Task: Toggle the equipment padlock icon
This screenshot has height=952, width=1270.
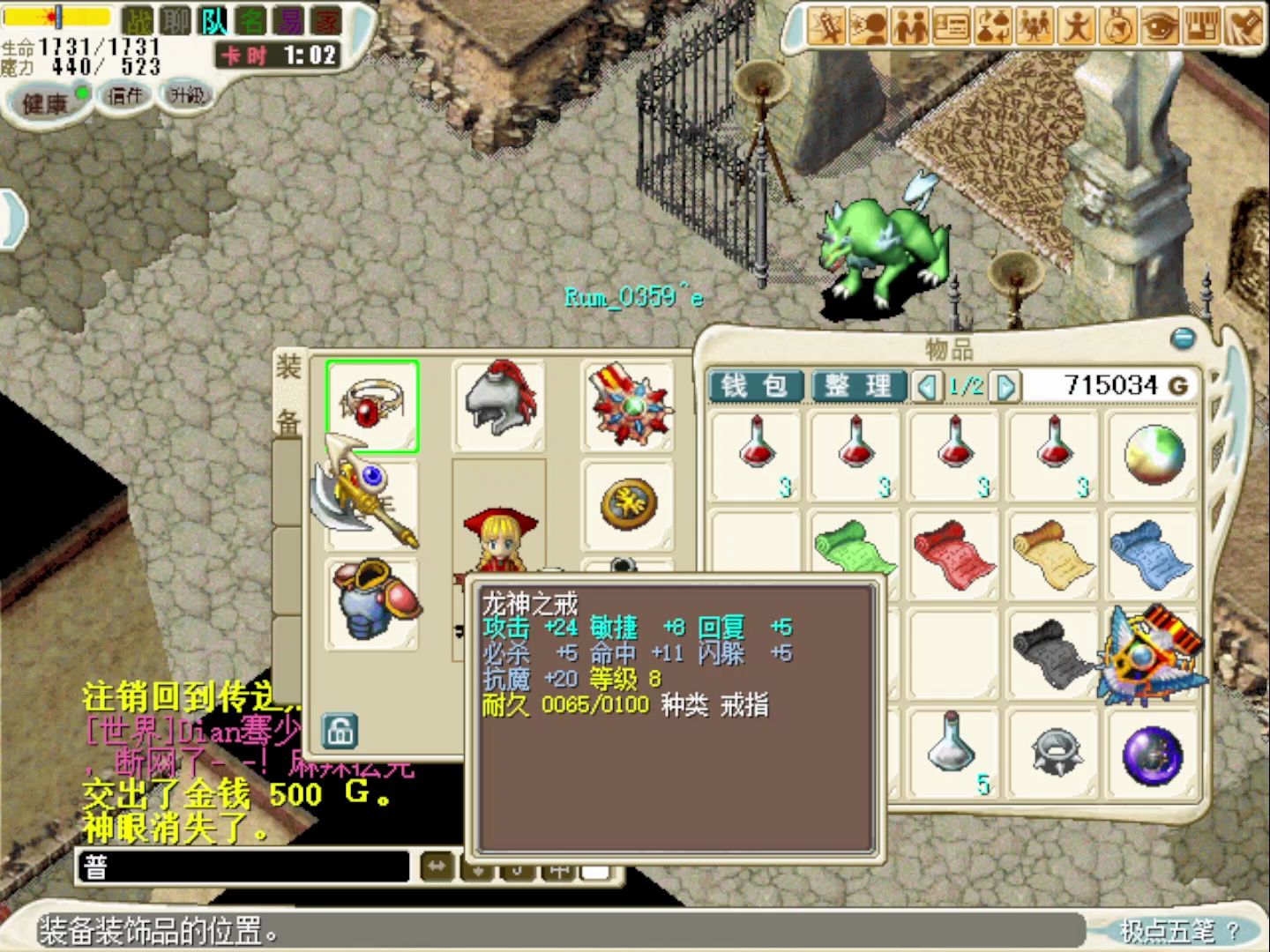Action: 340,730
